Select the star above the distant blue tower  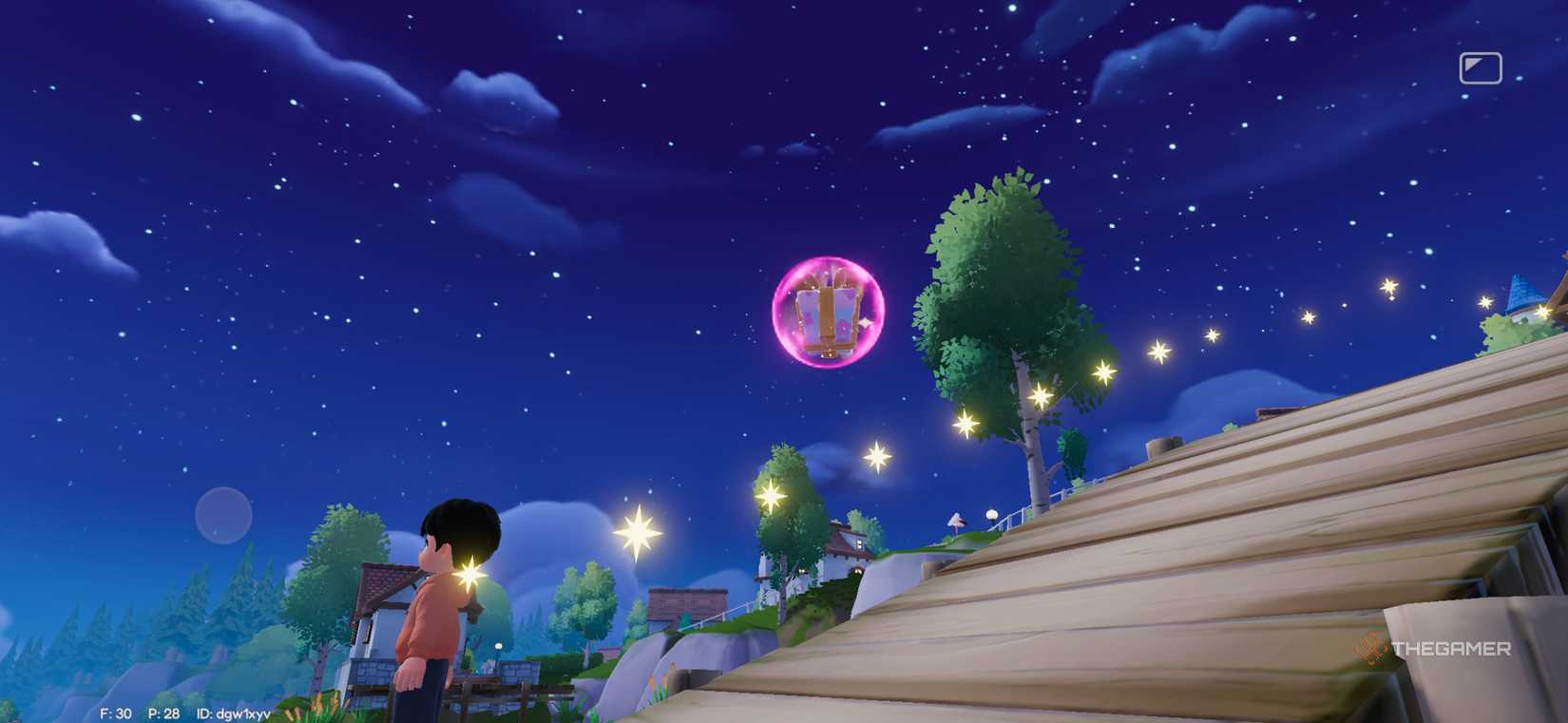[1486, 301]
